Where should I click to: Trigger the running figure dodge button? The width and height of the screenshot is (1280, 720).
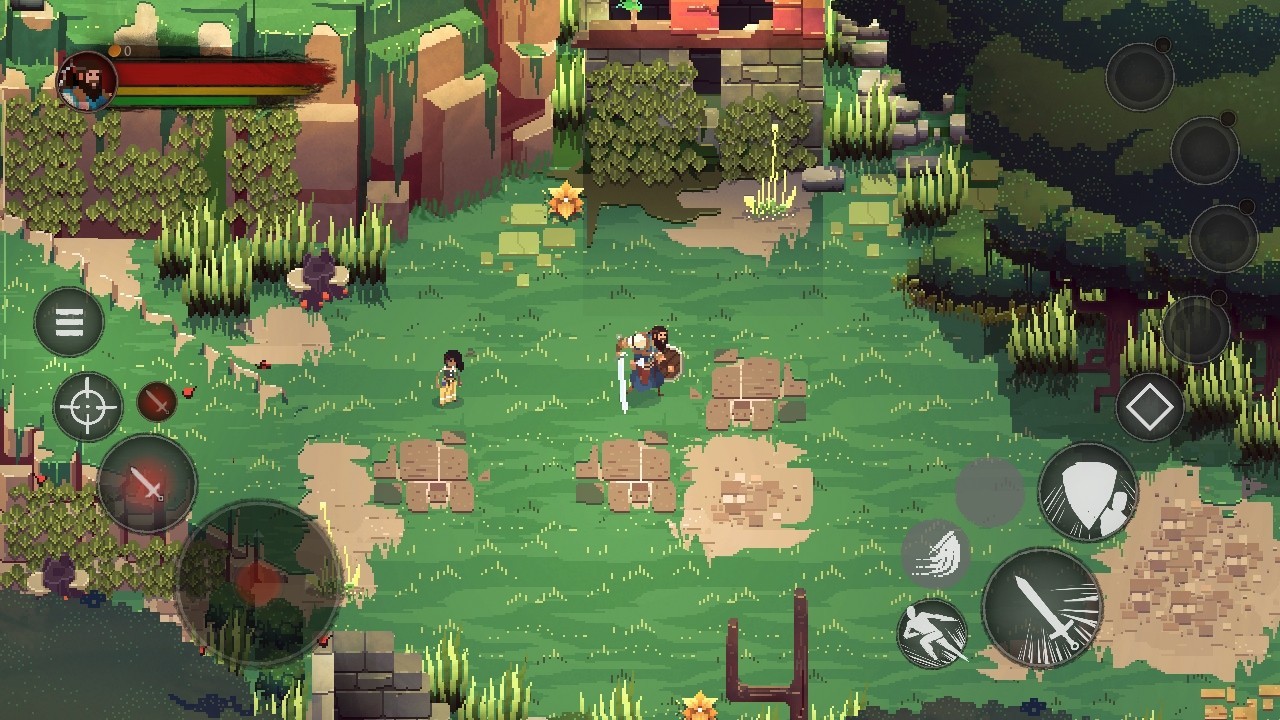(932, 633)
